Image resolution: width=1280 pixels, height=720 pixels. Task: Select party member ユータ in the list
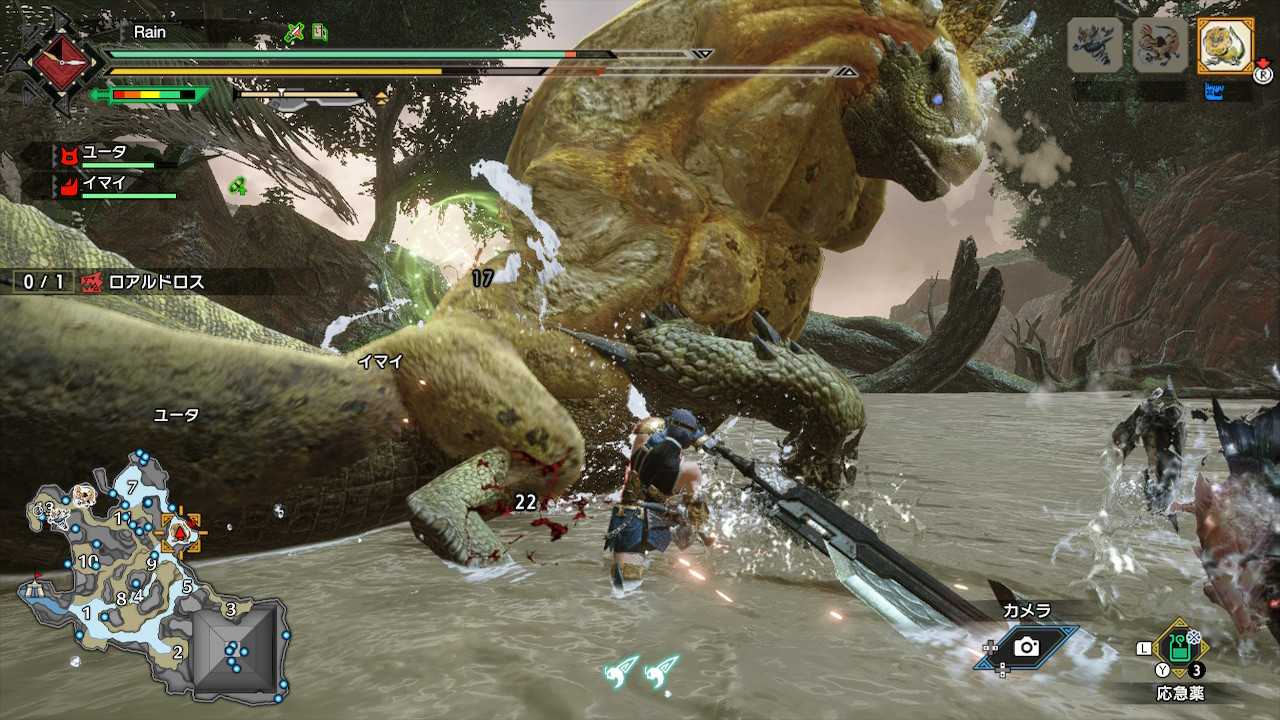point(105,154)
